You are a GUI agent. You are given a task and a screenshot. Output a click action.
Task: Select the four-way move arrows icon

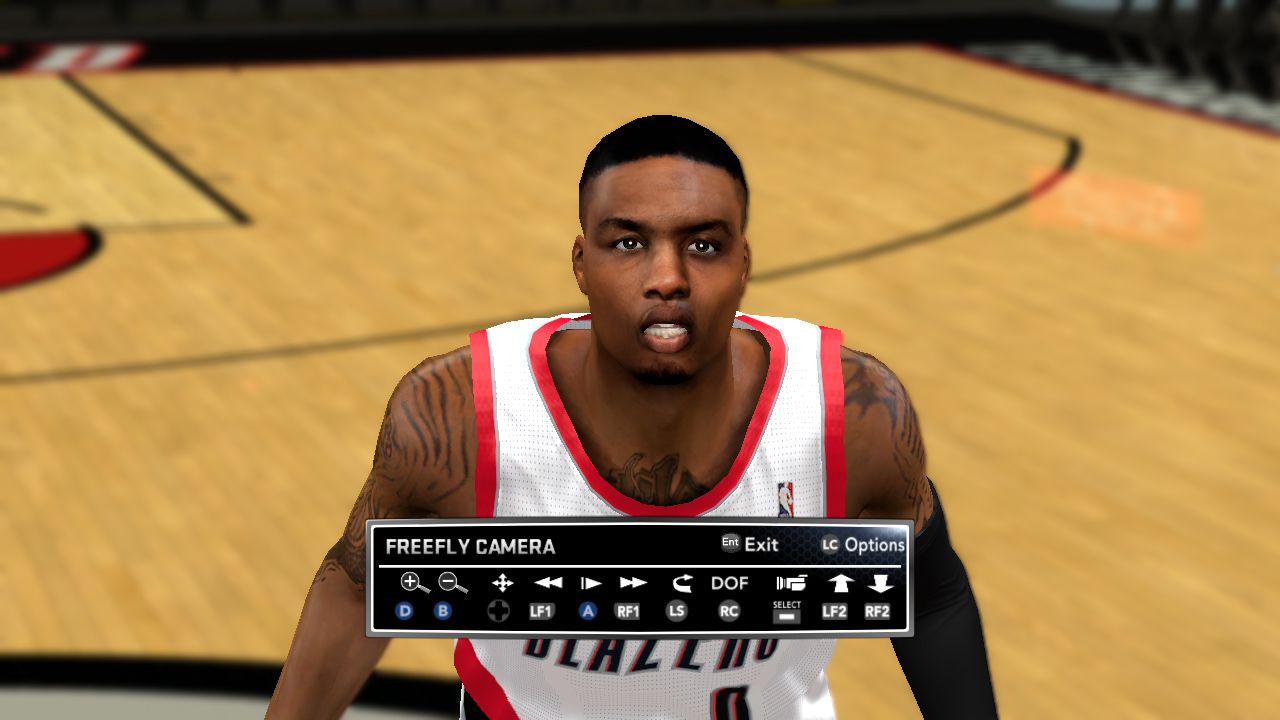tap(502, 582)
